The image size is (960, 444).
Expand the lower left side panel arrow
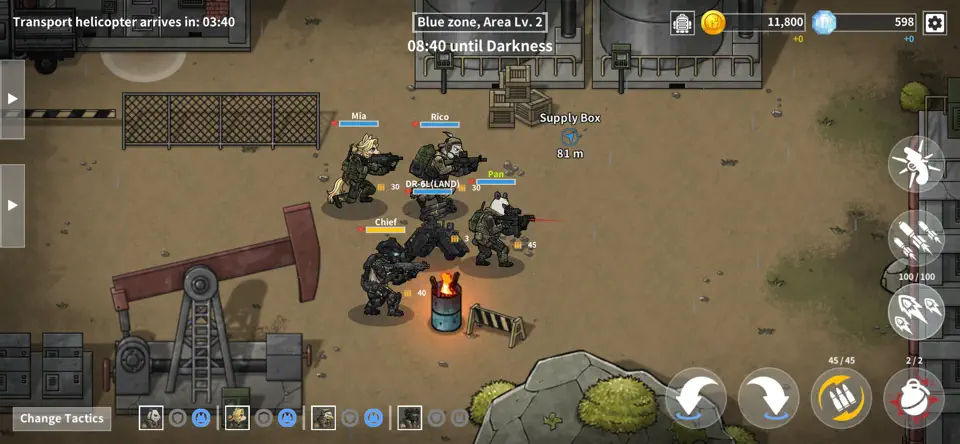[x=12, y=205]
